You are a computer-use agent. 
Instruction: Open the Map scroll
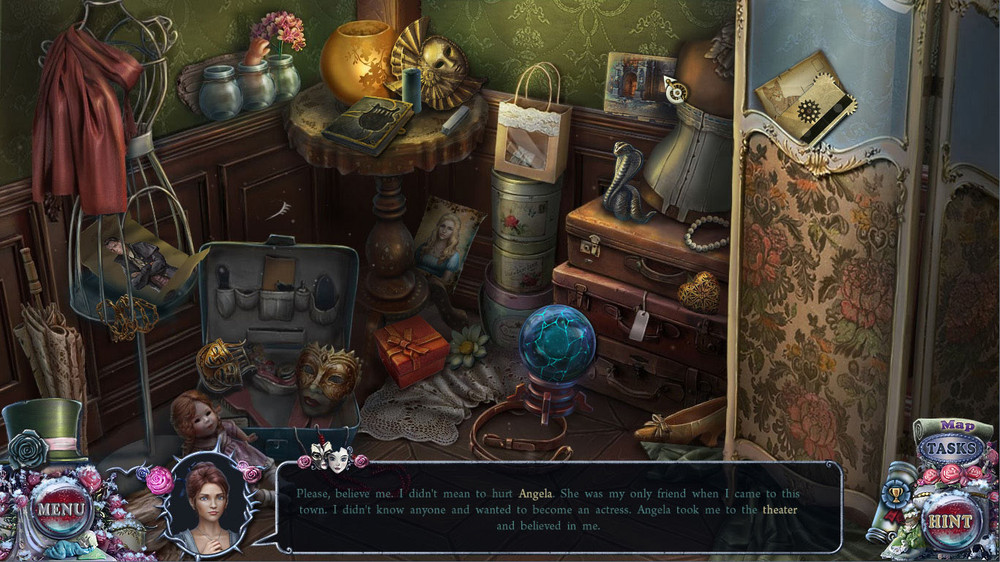[957, 426]
